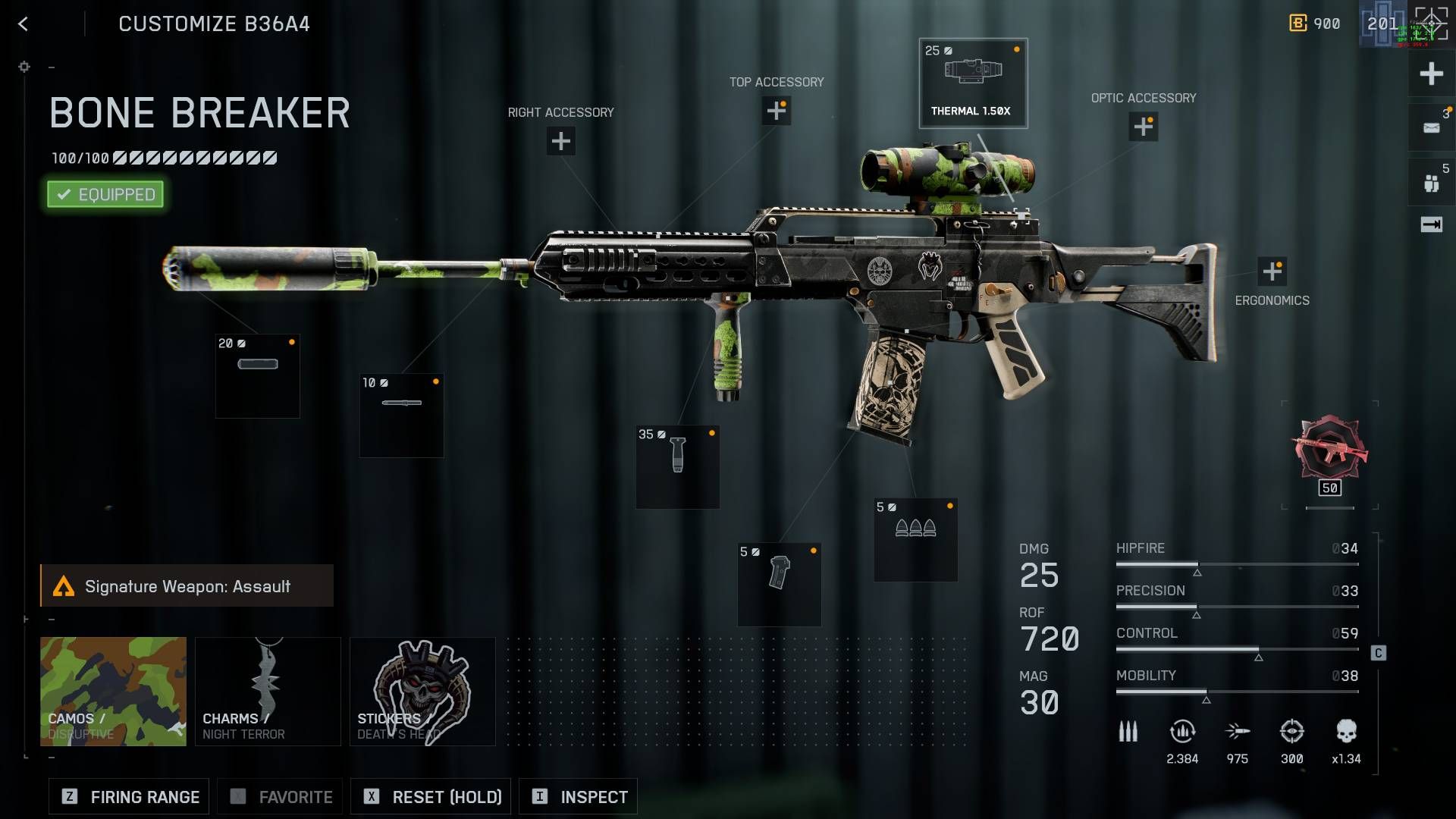The width and height of the screenshot is (1456, 819).
Task: Expand the Top Accessory slot
Action: (776, 111)
